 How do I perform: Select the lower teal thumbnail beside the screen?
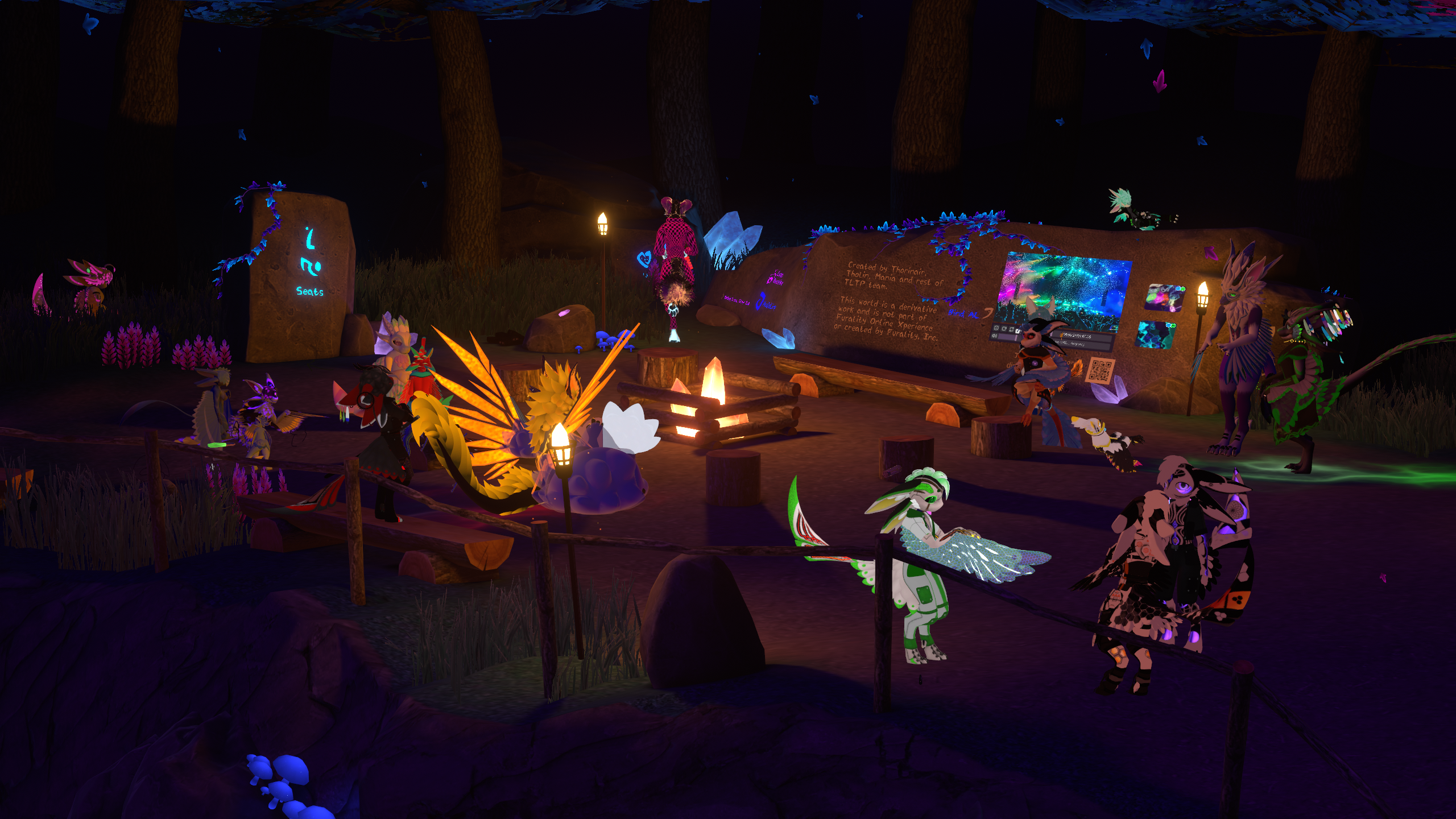click(1155, 334)
